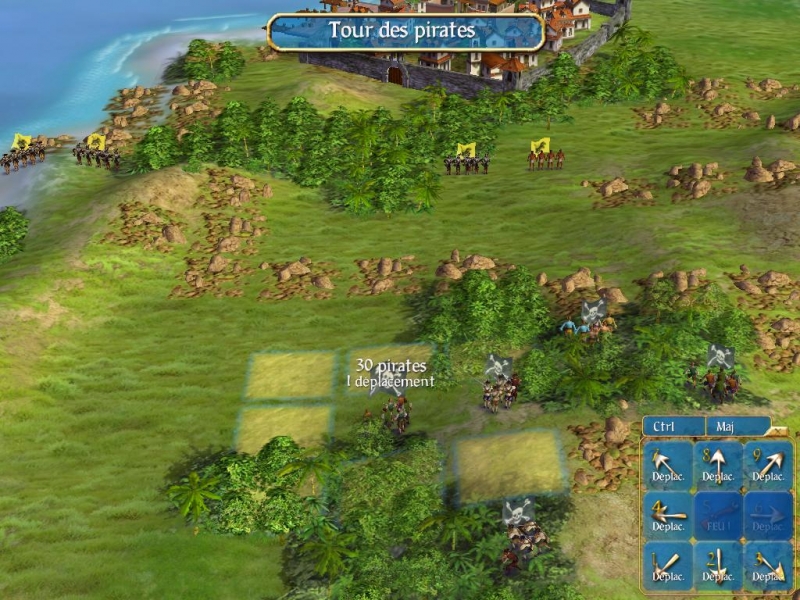The height and width of the screenshot is (600, 800).
Task: Move unit southwest with the 1 Deplac. arrow
Action: click(668, 565)
